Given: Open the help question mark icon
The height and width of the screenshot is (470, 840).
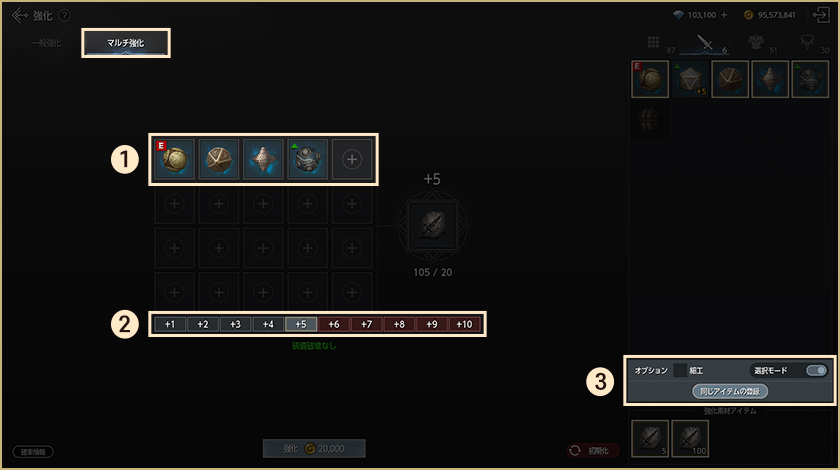Looking at the screenshot, I should pos(65,15).
